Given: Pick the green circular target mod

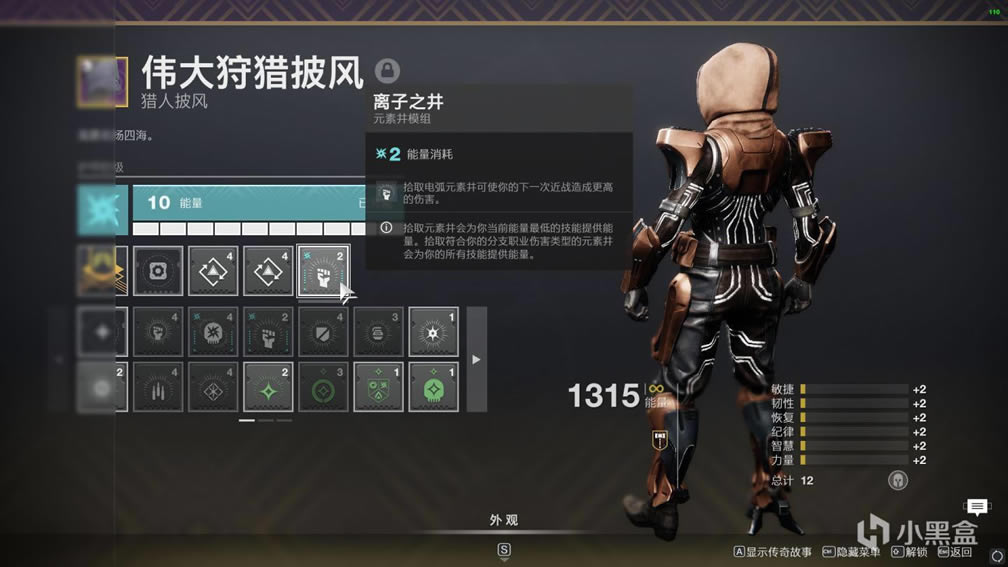Looking at the screenshot, I should [x=323, y=387].
